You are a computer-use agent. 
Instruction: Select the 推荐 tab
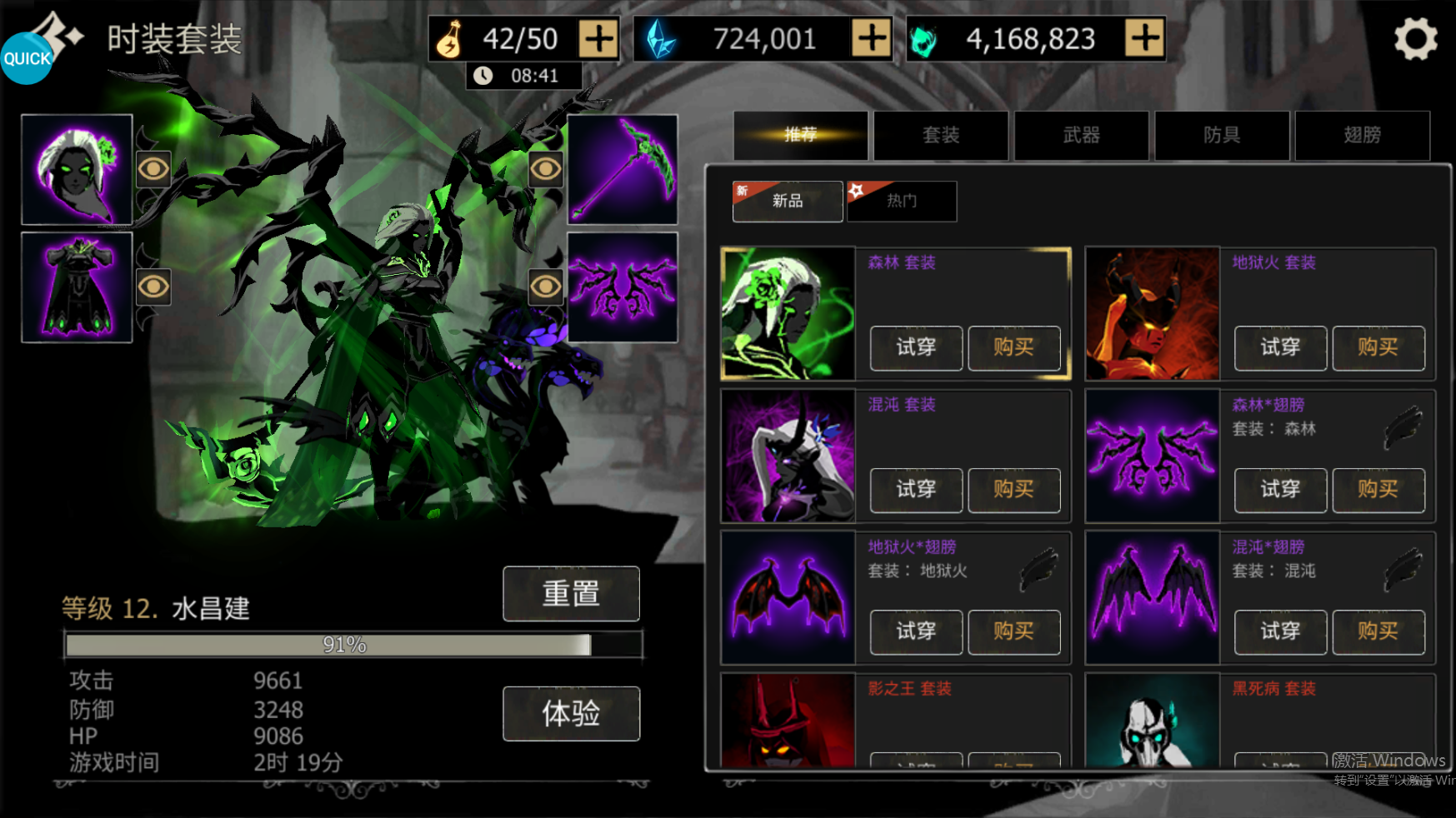[x=801, y=135]
